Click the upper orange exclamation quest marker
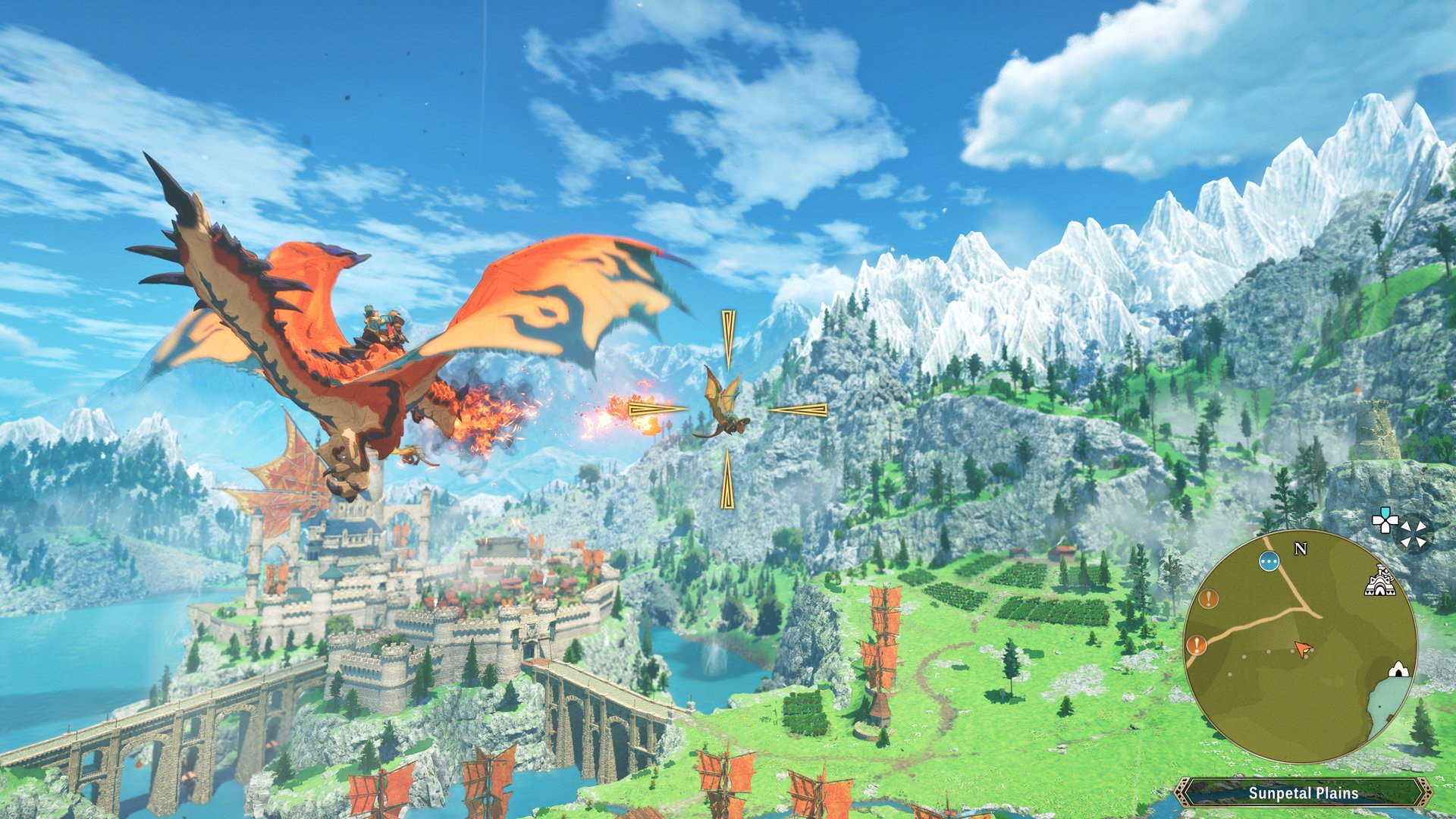The image size is (1456, 819). 1208,599
